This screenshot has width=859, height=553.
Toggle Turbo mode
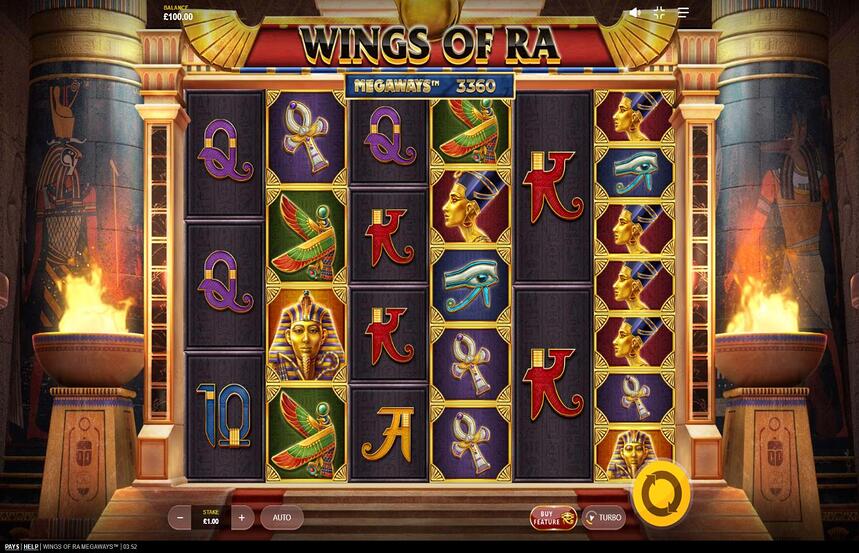coord(603,517)
